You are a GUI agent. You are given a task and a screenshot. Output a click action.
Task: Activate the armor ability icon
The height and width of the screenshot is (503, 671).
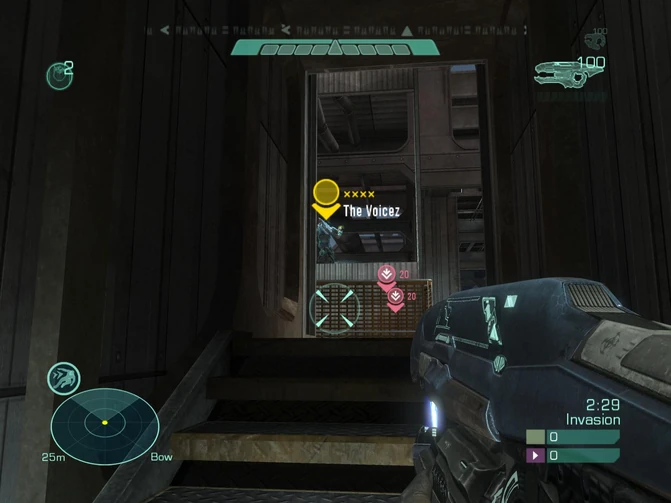[64, 378]
